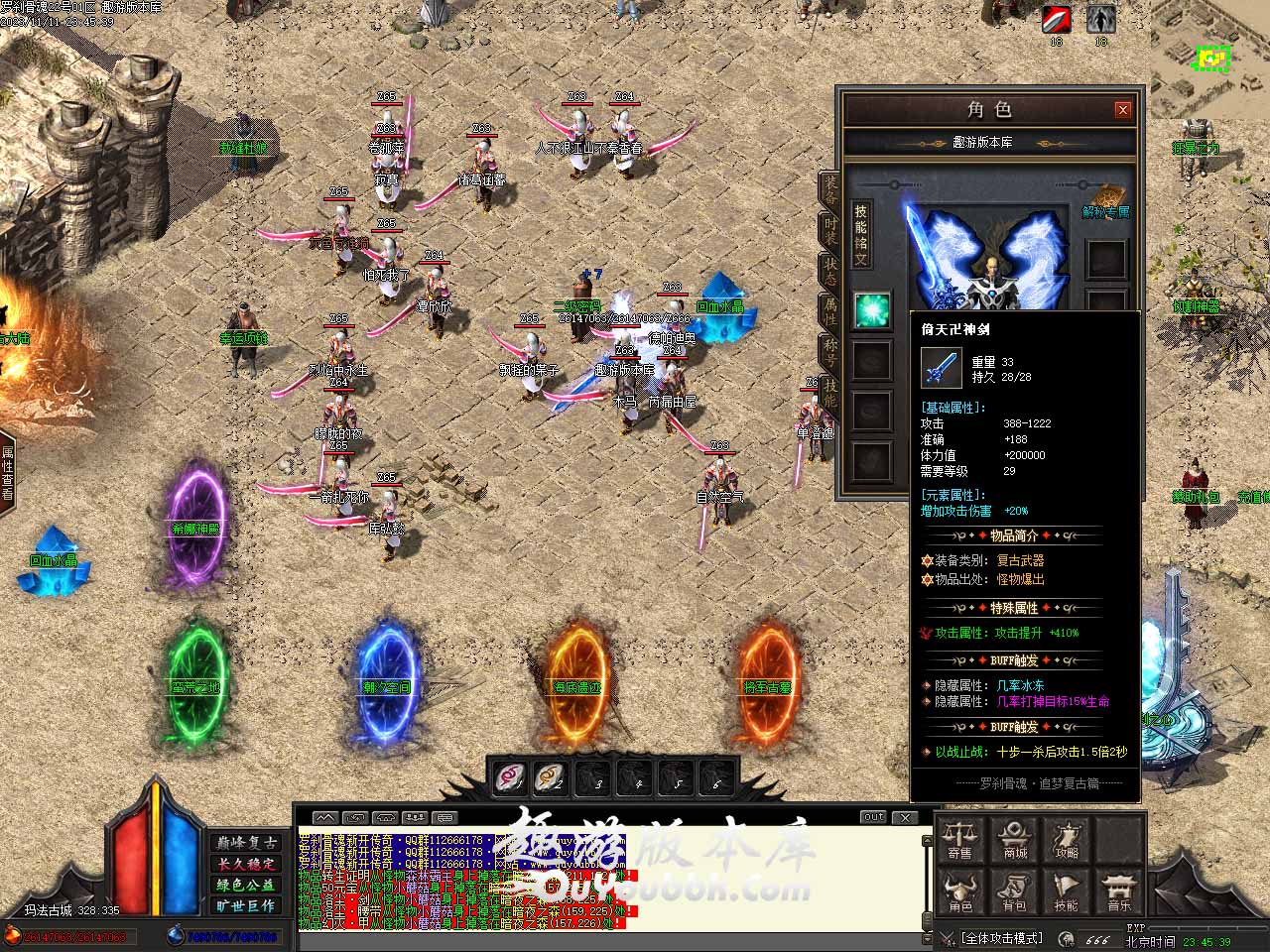Click the 角色 character button in bottom menu

coord(959,892)
